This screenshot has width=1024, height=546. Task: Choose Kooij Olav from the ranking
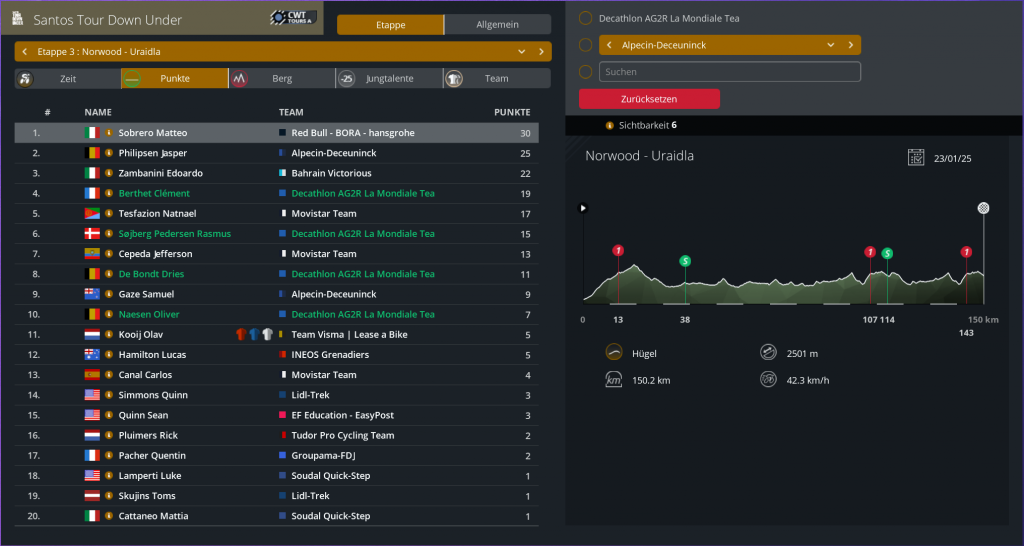tap(140, 335)
